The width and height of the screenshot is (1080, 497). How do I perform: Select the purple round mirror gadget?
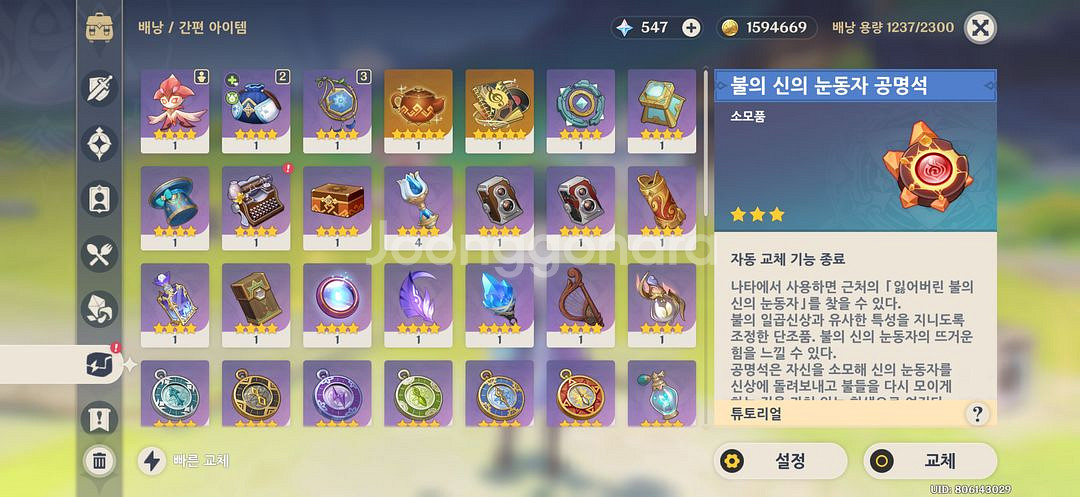[x=337, y=297]
